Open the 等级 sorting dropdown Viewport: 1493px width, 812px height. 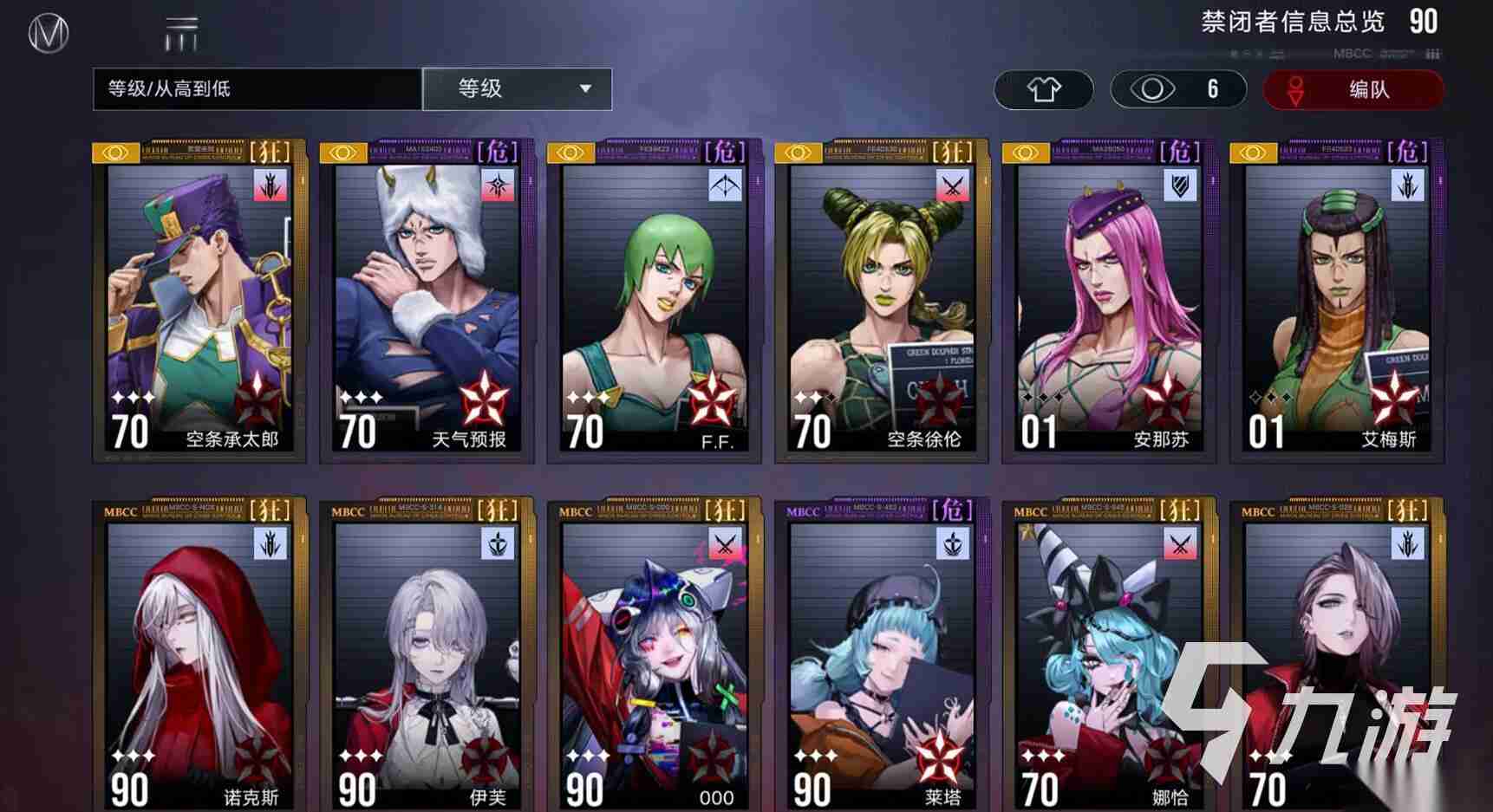click(518, 88)
